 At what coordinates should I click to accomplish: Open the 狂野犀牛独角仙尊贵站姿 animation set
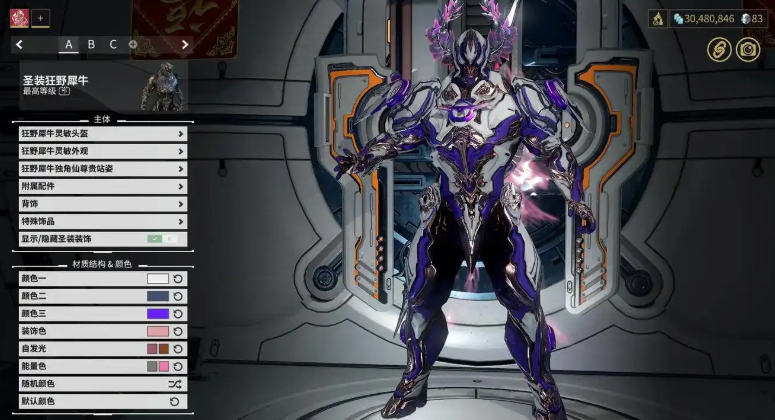click(x=102, y=169)
